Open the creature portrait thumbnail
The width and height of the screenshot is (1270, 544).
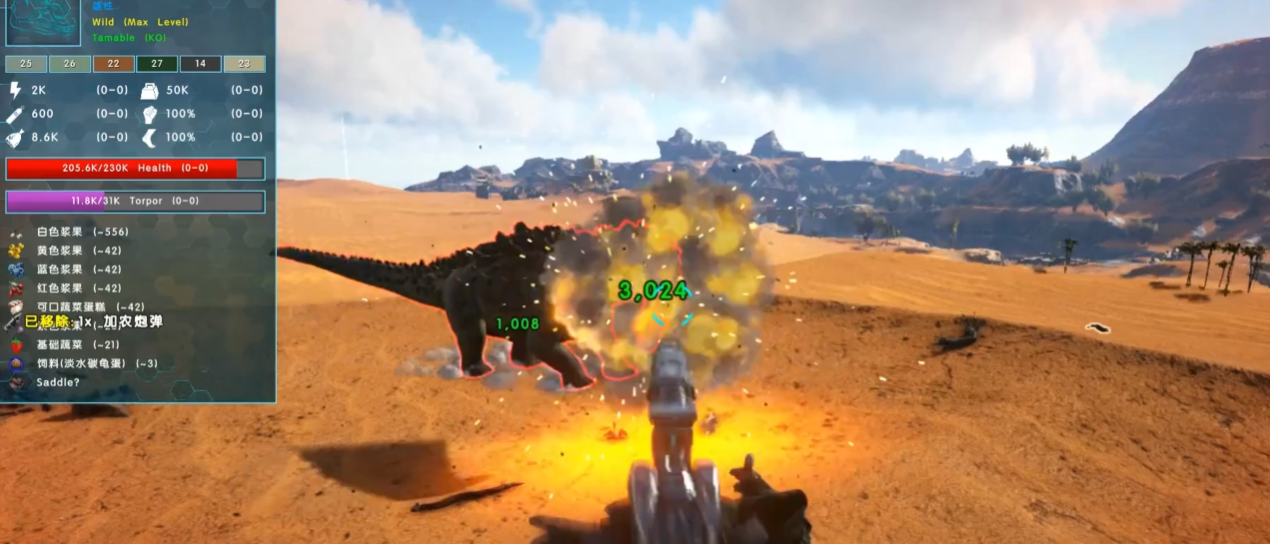(x=43, y=22)
